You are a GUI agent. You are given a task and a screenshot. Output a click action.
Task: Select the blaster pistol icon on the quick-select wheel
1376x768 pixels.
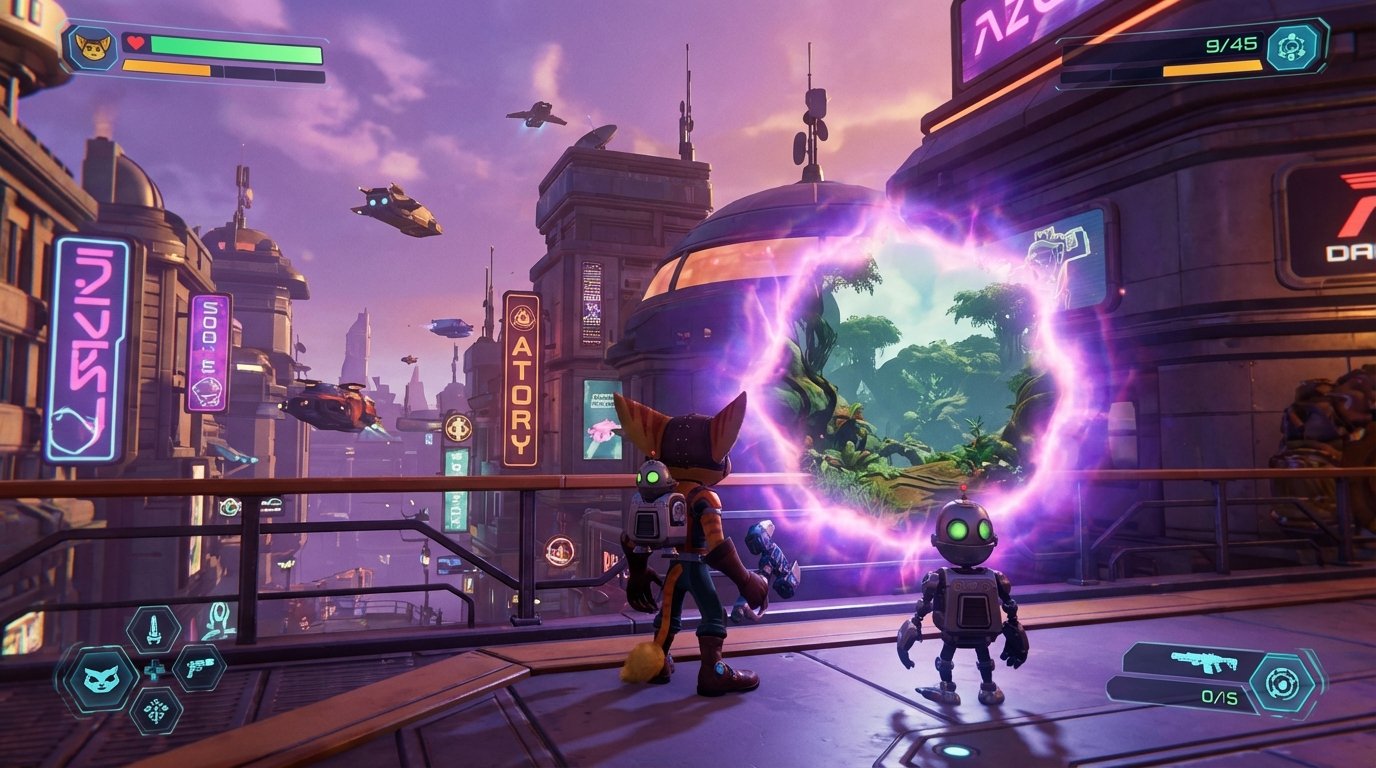coord(199,669)
